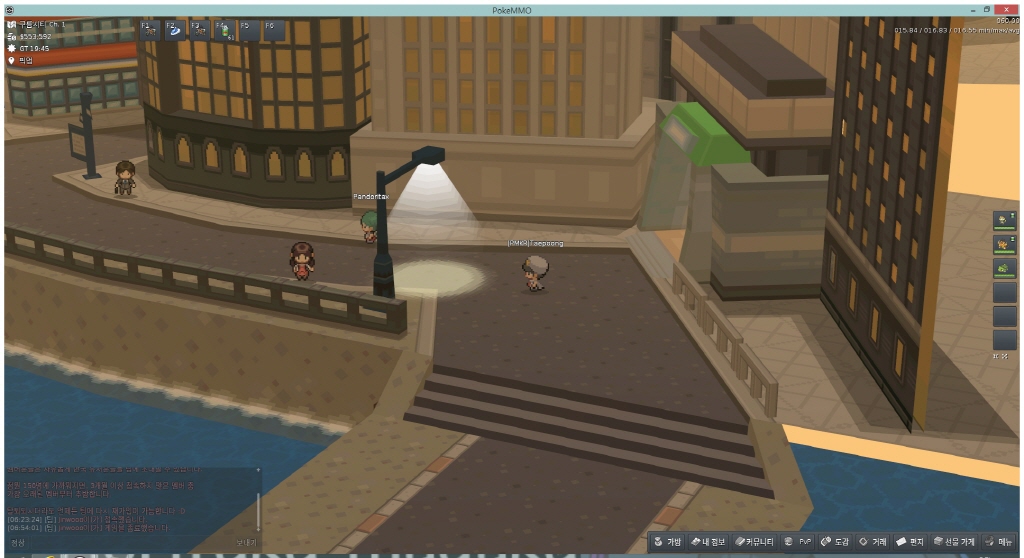Image resolution: width=1024 pixels, height=558 pixels.
Task: Open the 도감 Pokédex
Action: pyautogui.click(x=835, y=541)
